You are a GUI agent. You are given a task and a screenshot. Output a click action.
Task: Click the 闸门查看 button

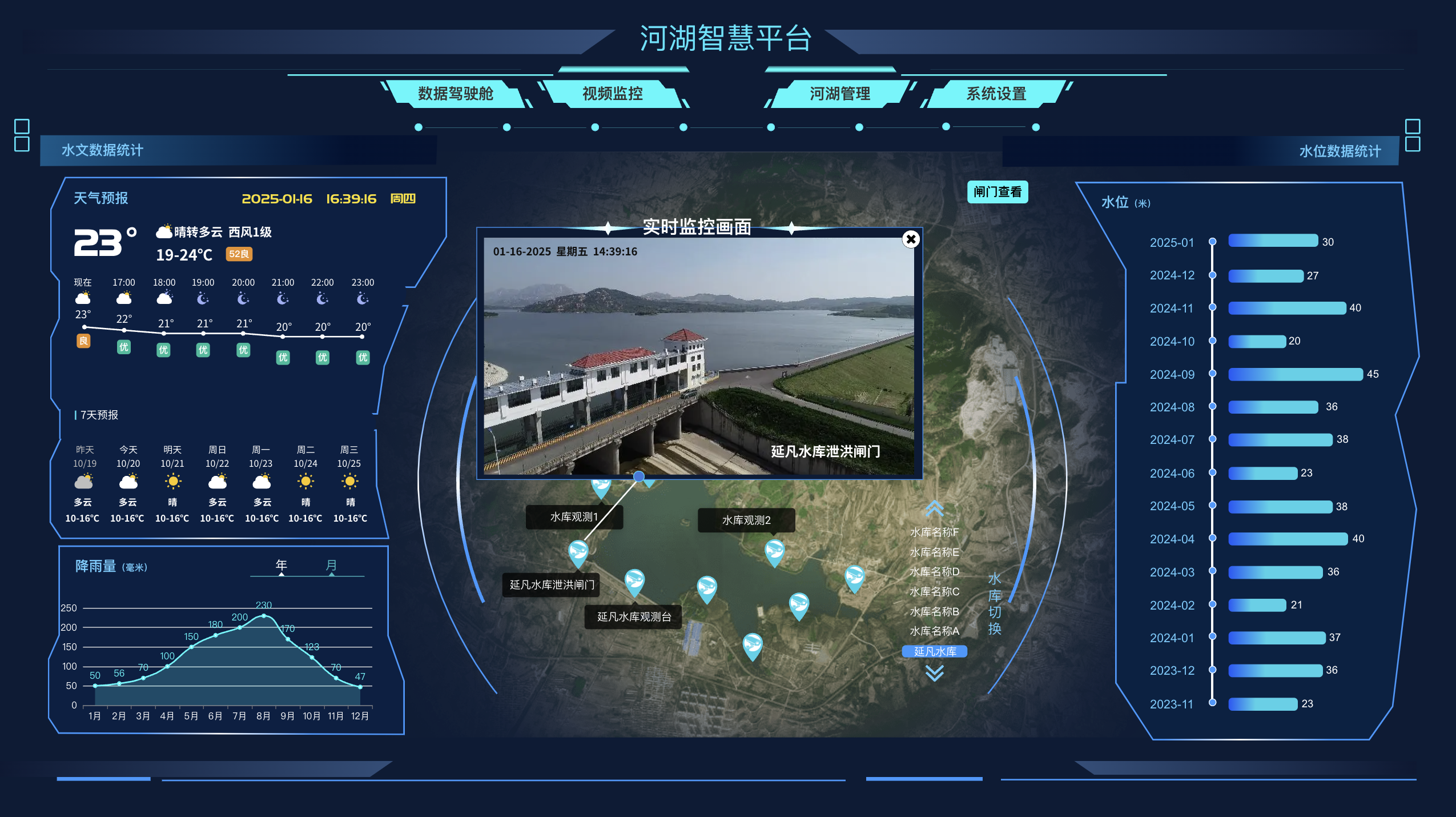(x=998, y=191)
